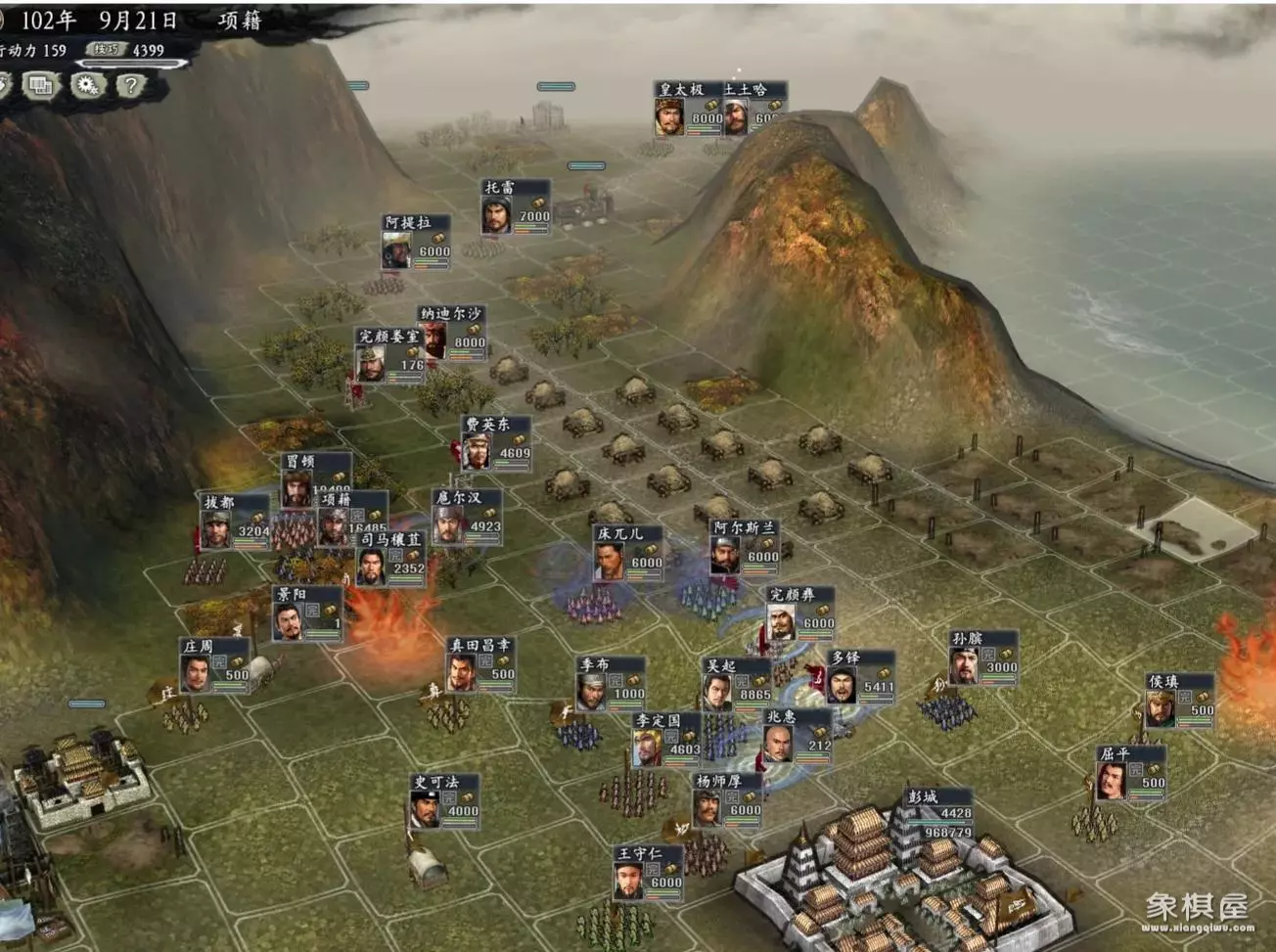Choose the 床兀儿 unit nameplate
This screenshot has width=1276, height=952.
pos(628,553)
